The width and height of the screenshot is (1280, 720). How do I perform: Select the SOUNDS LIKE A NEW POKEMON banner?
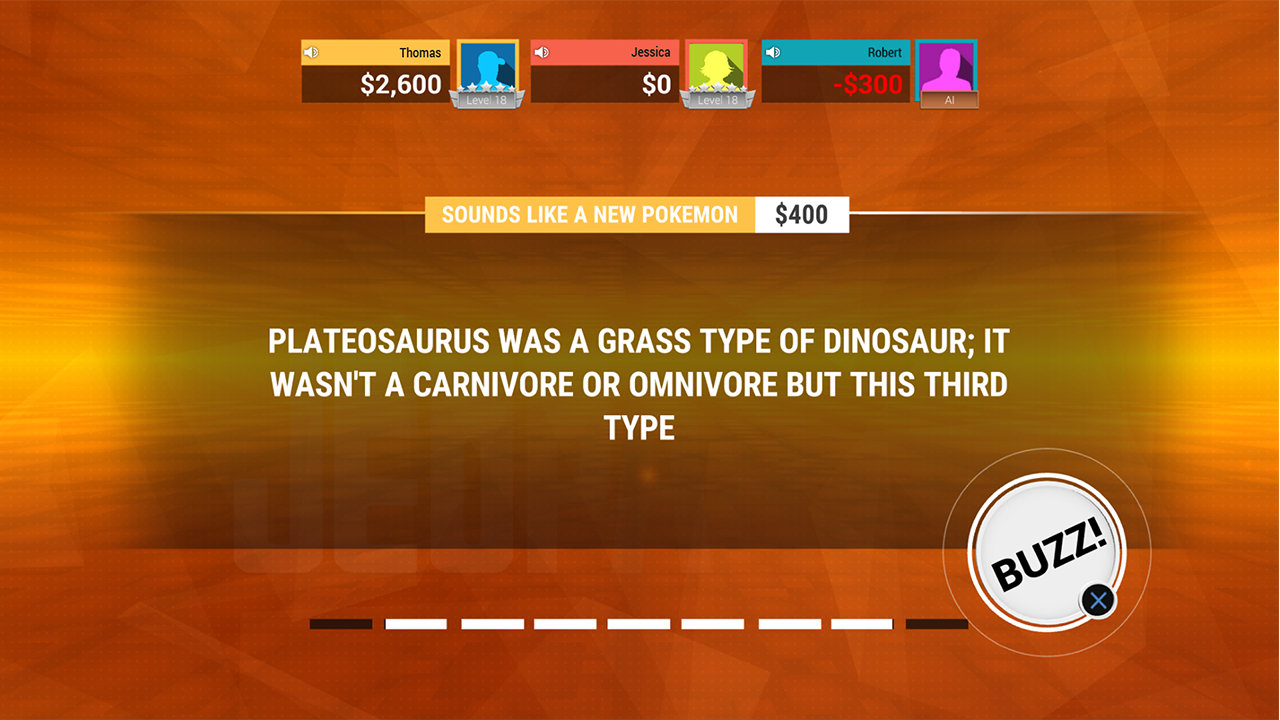pyautogui.click(x=590, y=214)
